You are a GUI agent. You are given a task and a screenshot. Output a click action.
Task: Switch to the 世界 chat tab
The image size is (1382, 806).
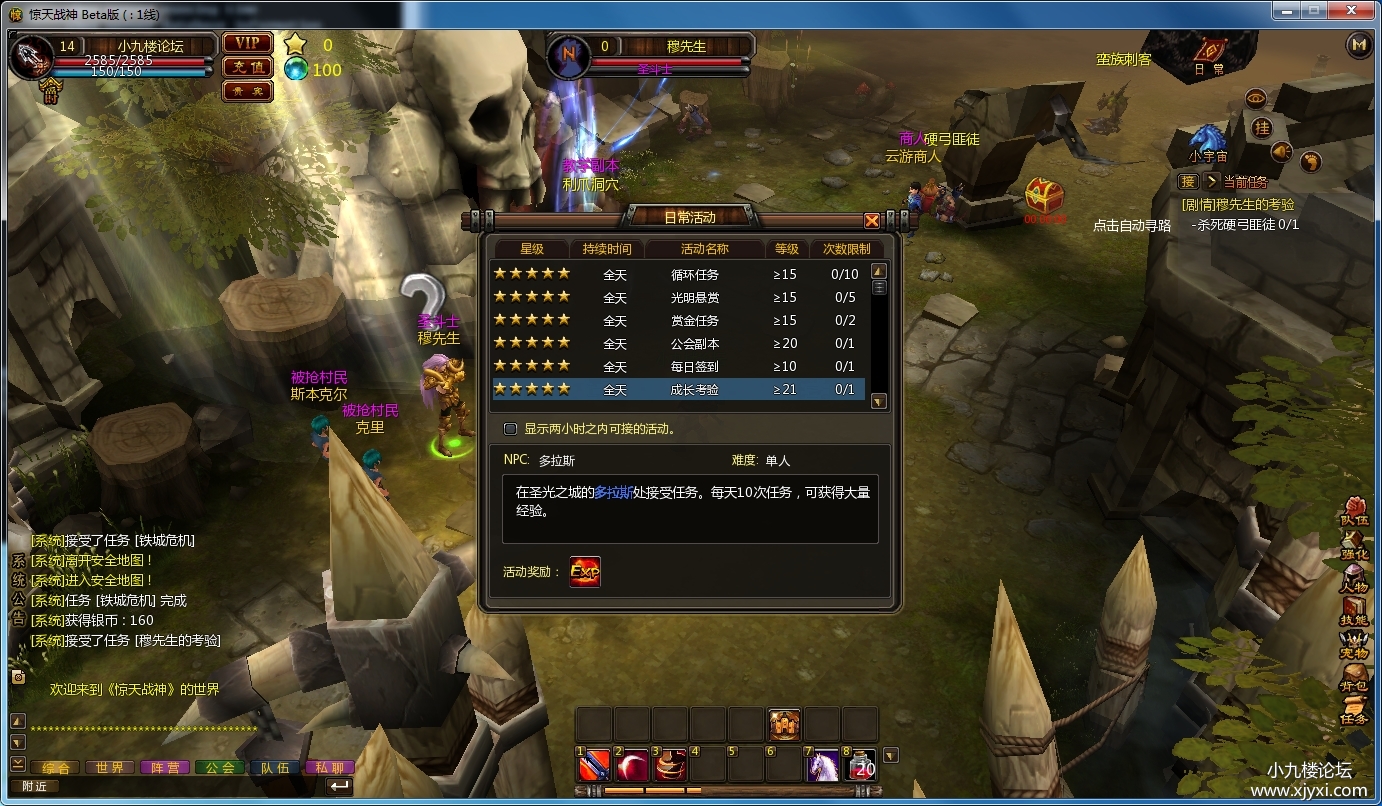pyautogui.click(x=110, y=768)
